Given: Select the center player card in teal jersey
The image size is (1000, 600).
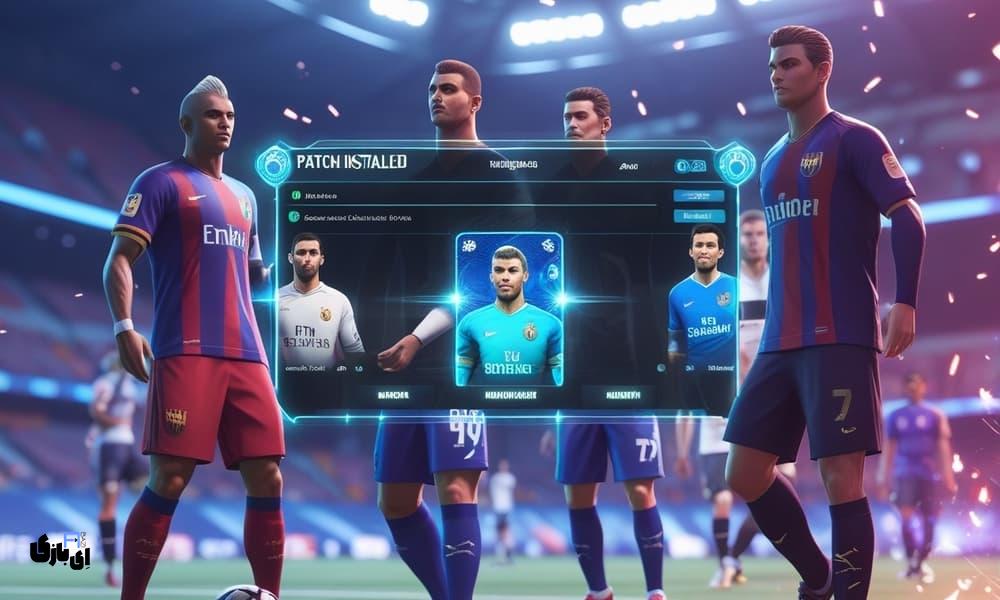Looking at the screenshot, I should (509, 309).
